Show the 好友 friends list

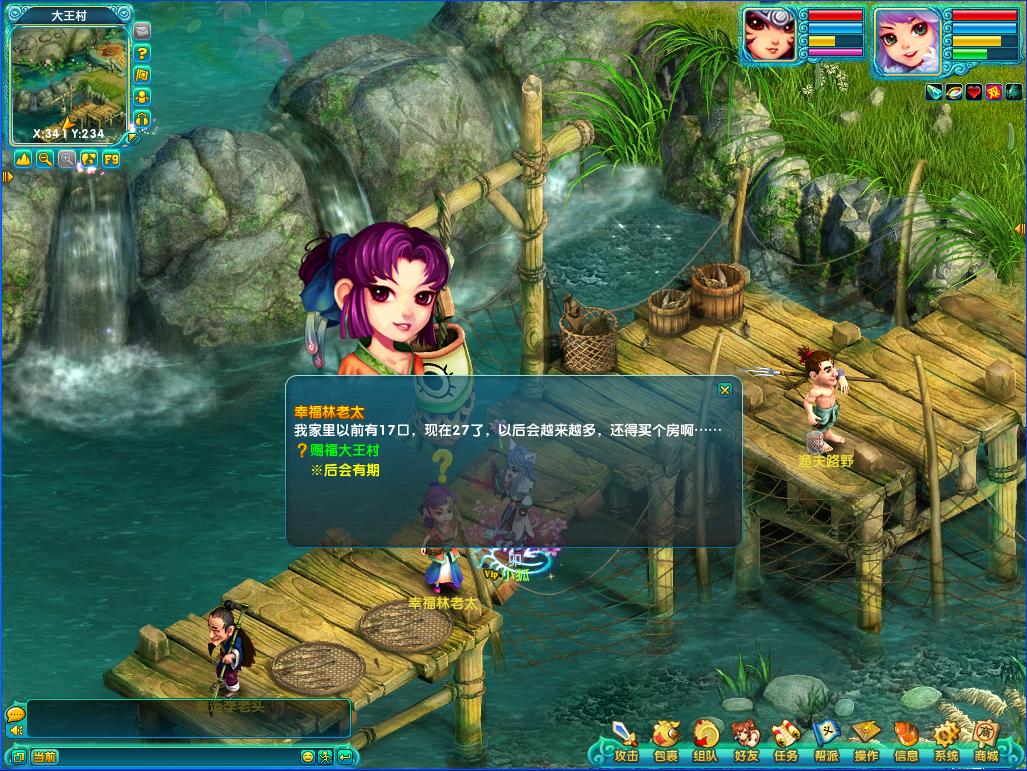click(745, 742)
